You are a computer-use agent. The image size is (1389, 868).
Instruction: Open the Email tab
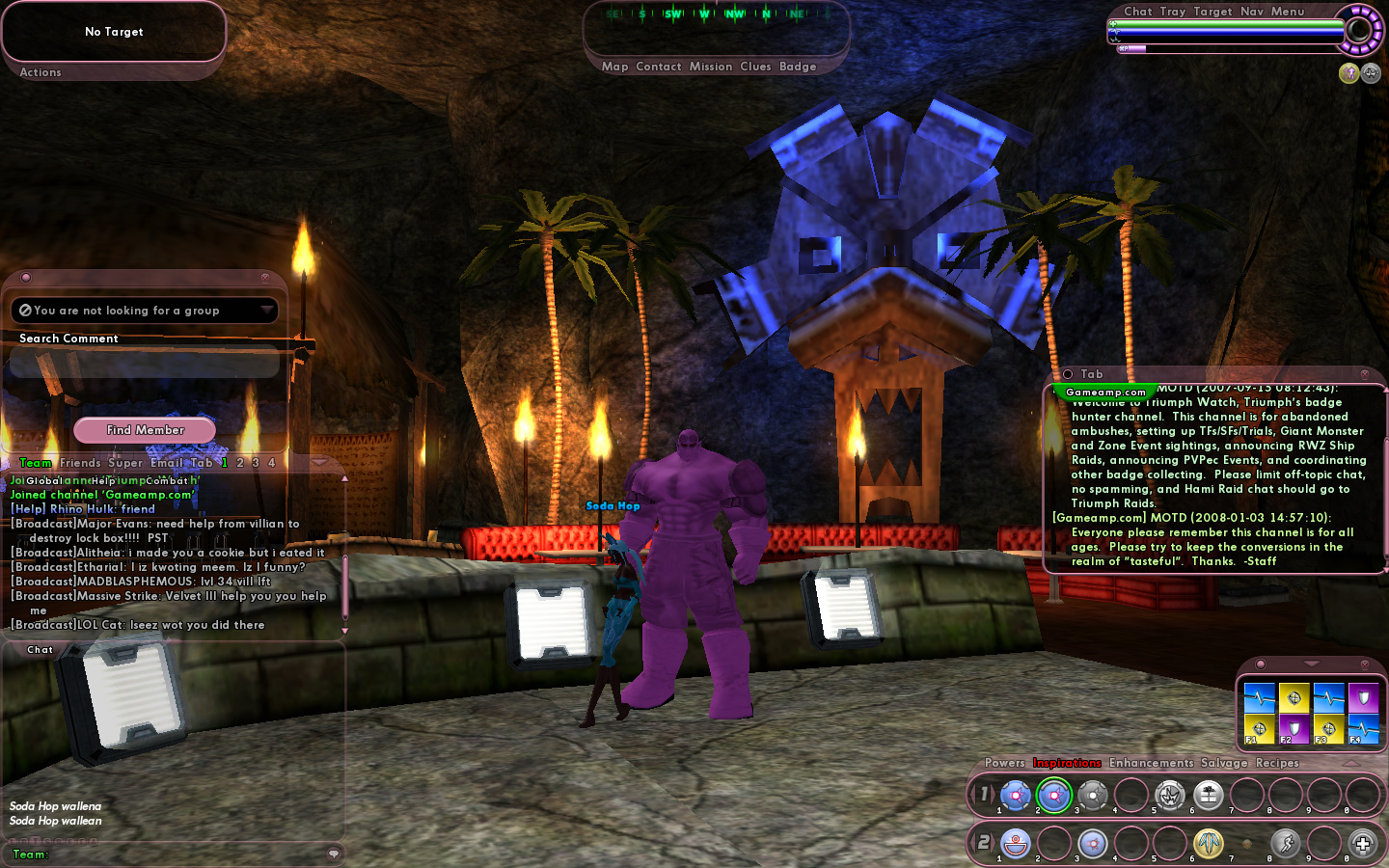click(167, 463)
